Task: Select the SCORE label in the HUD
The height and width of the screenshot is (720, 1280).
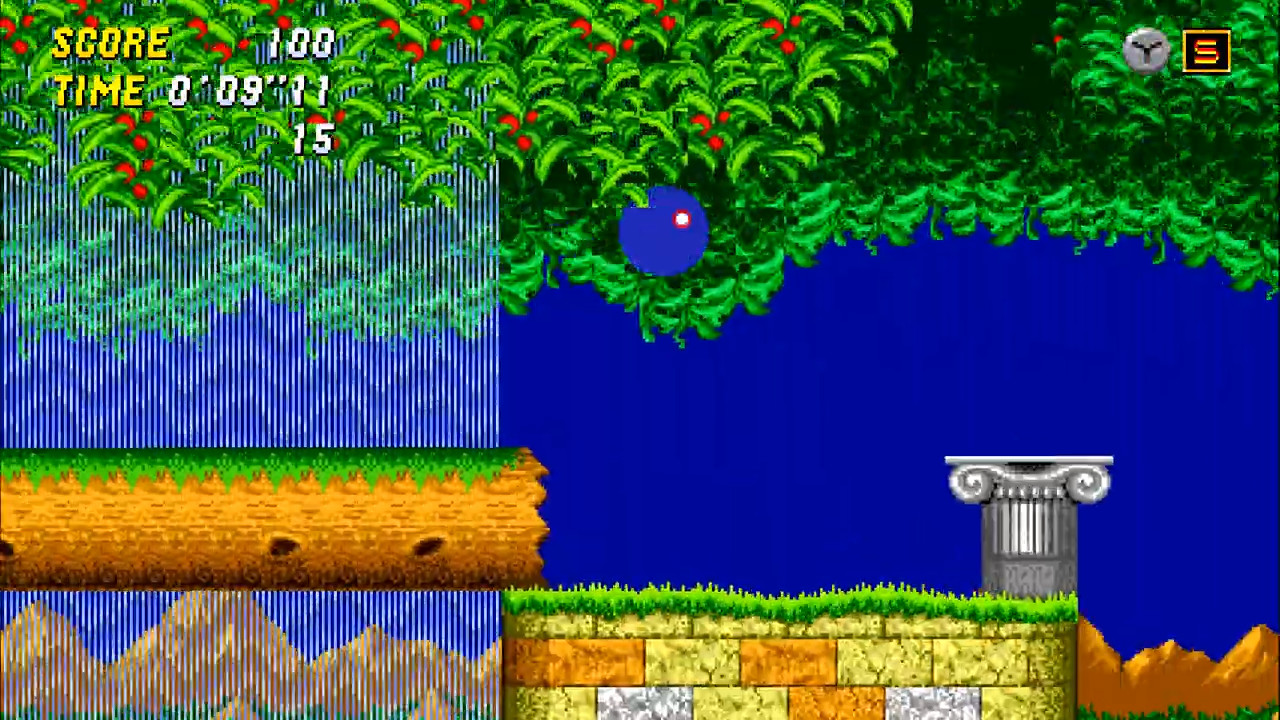Action: [110, 42]
